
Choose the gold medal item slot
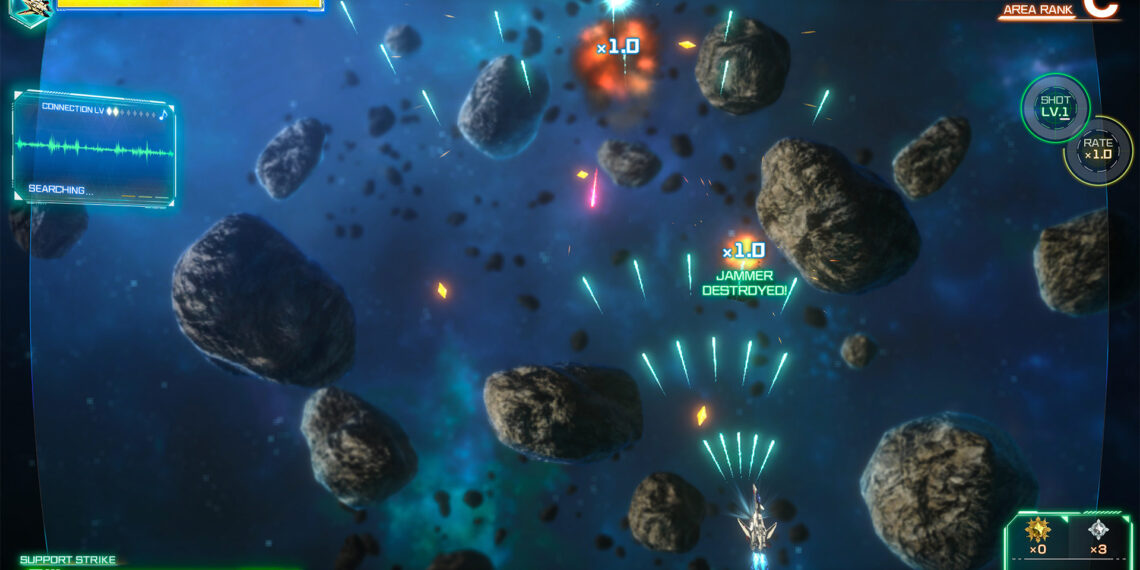pos(1037,536)
